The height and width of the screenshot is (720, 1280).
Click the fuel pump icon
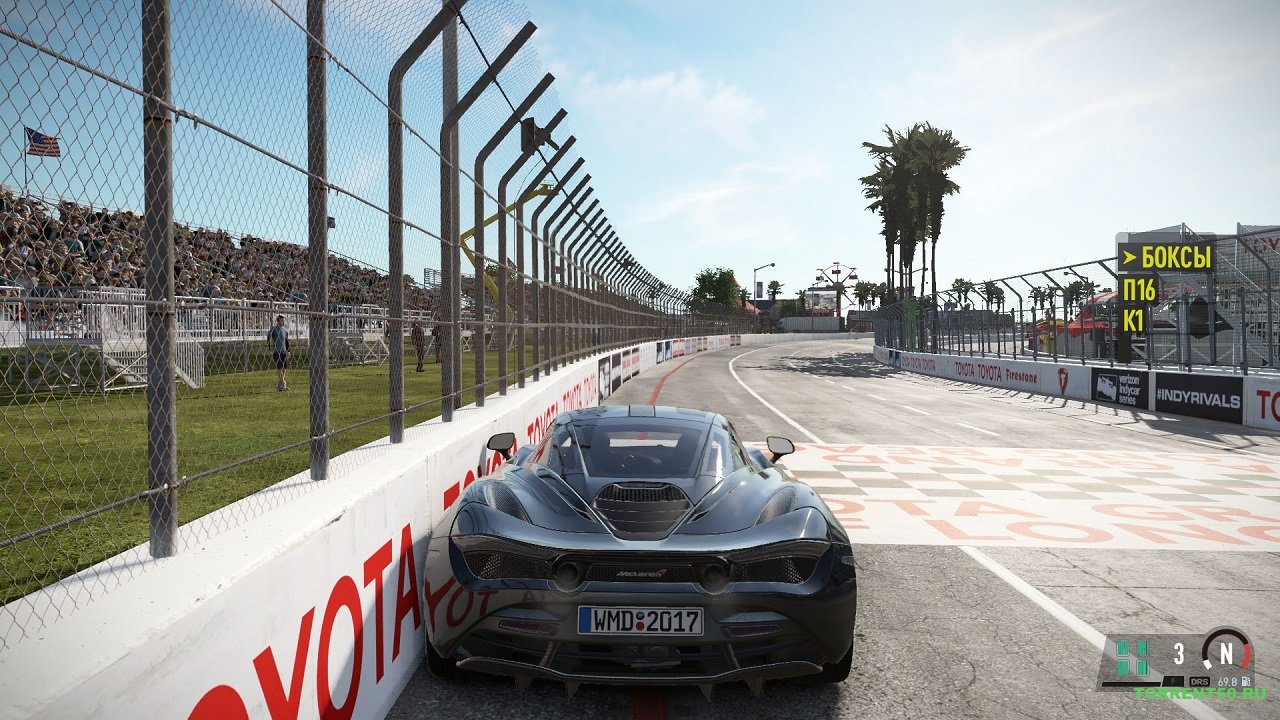pyautogui.click(x=1246, y=681)
